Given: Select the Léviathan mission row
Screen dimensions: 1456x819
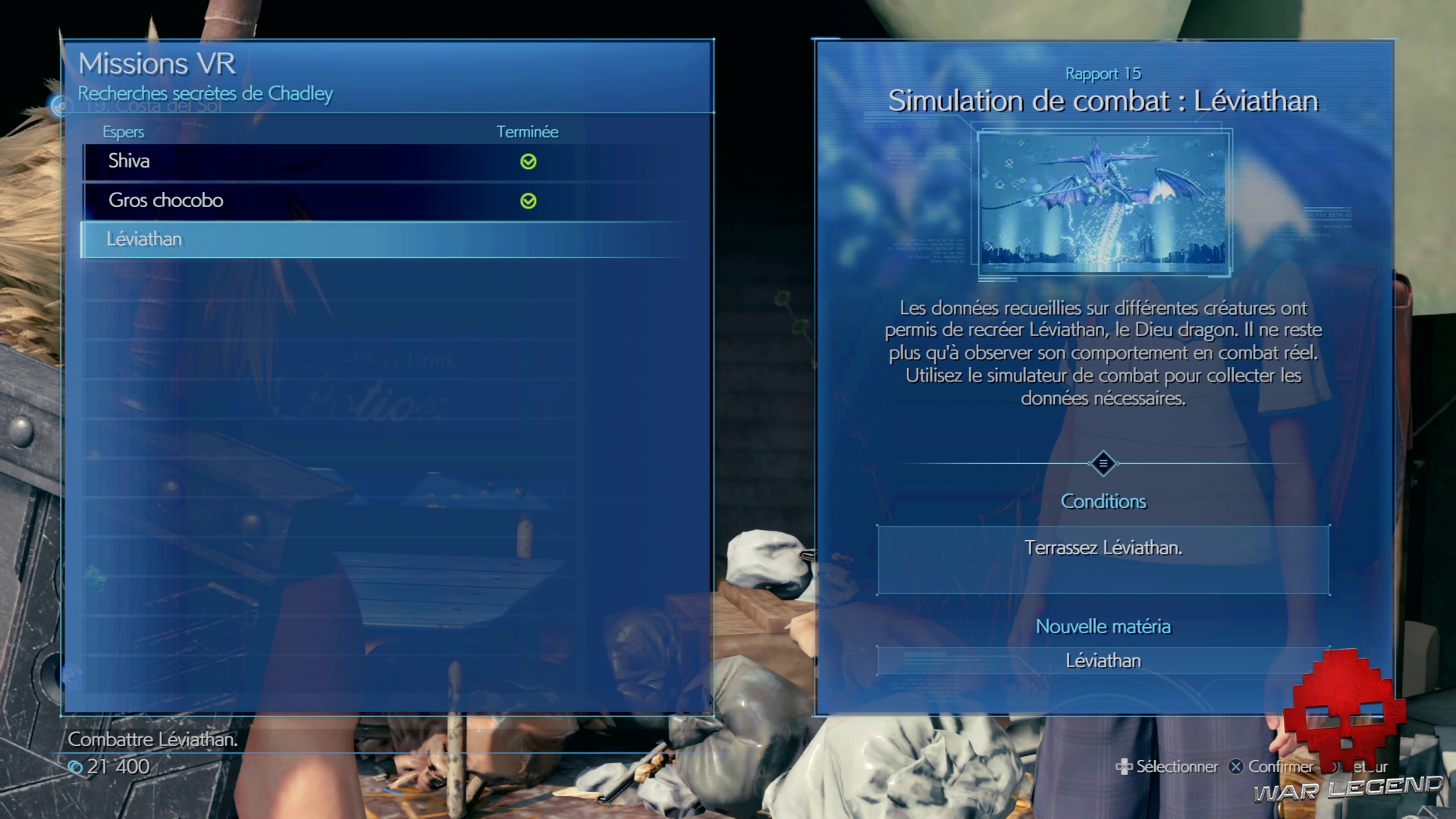Looking at the screenshot, I should click(303, 240).
